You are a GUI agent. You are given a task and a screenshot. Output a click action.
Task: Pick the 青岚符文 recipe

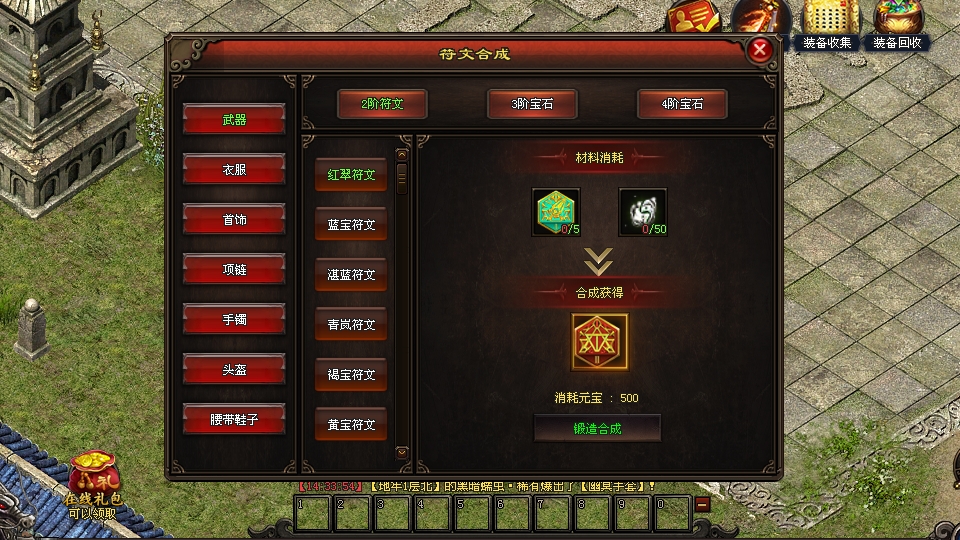tap(351, 324)
